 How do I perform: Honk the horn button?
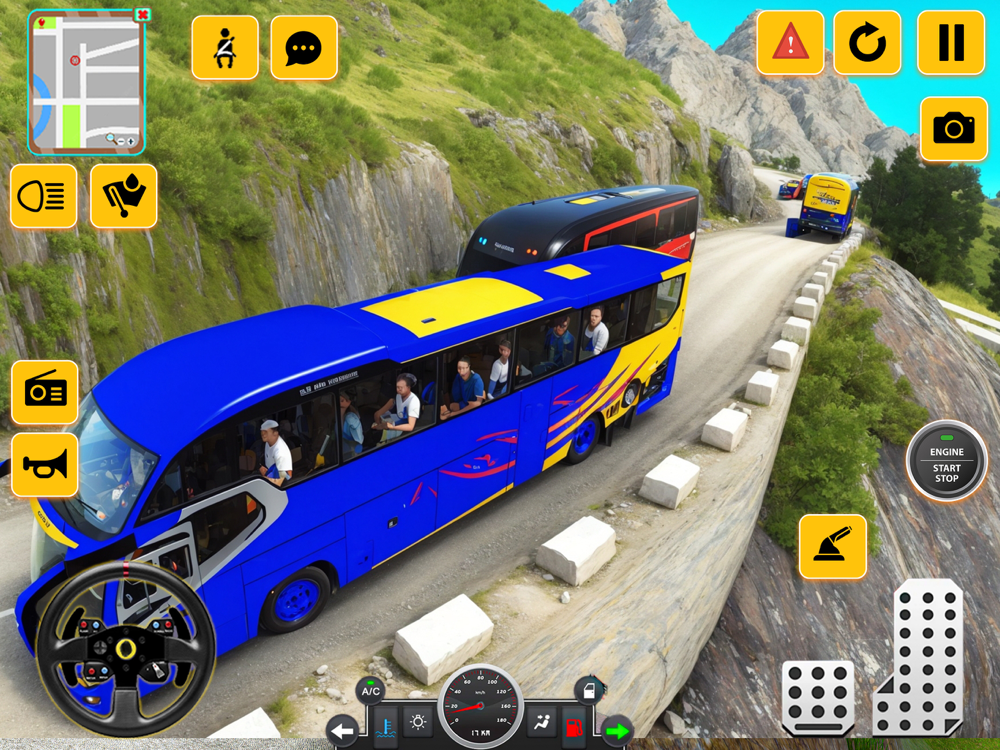(x=44, y=465)
